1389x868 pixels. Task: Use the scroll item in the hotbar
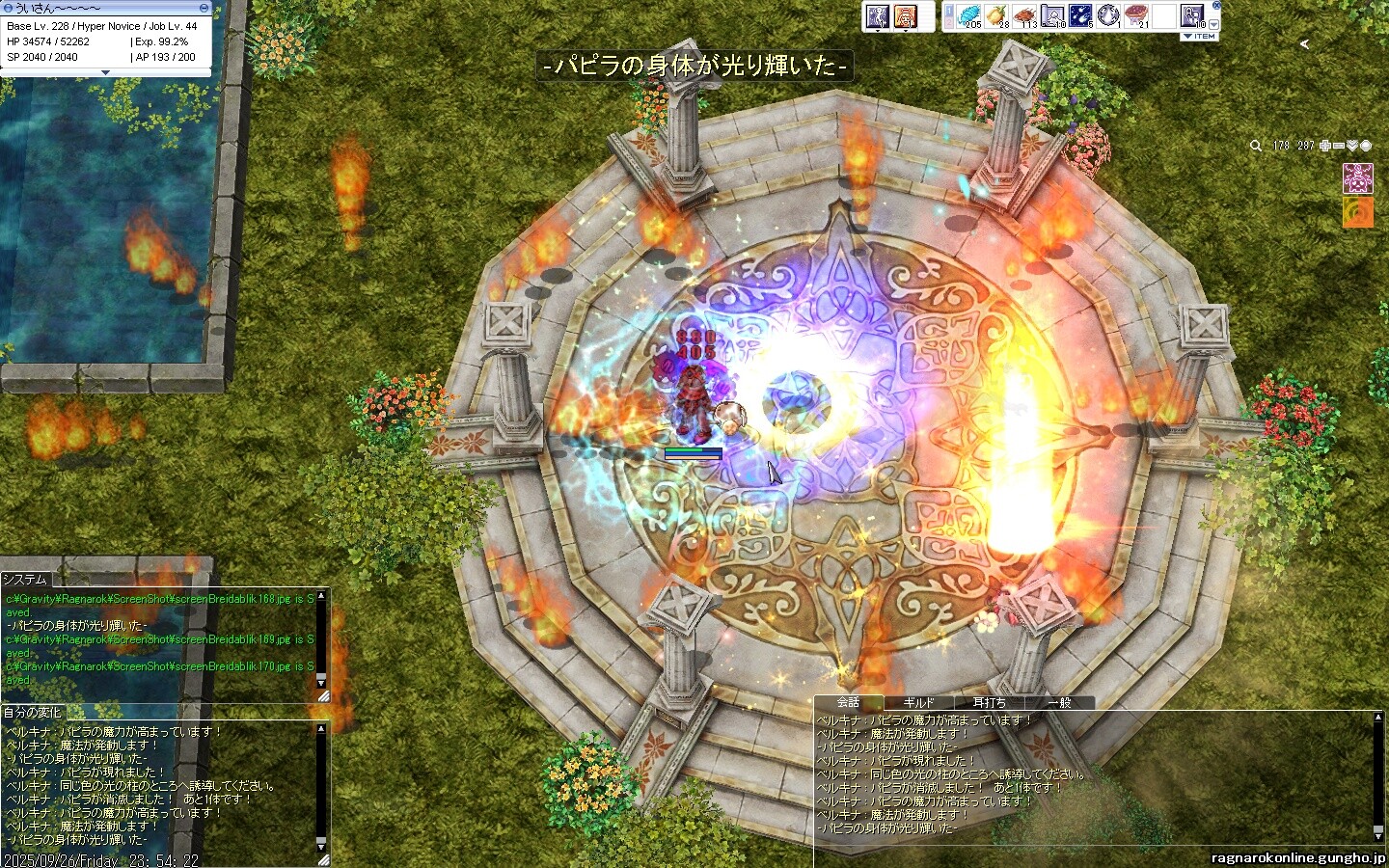[1052, 15]
